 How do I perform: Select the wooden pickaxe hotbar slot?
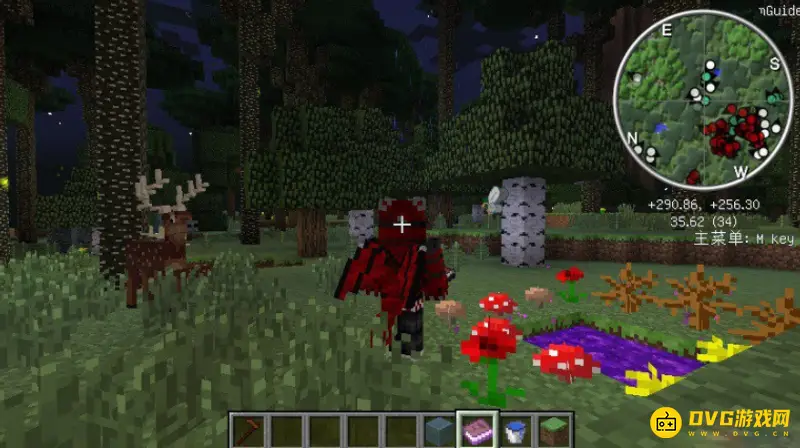(245, 429)
